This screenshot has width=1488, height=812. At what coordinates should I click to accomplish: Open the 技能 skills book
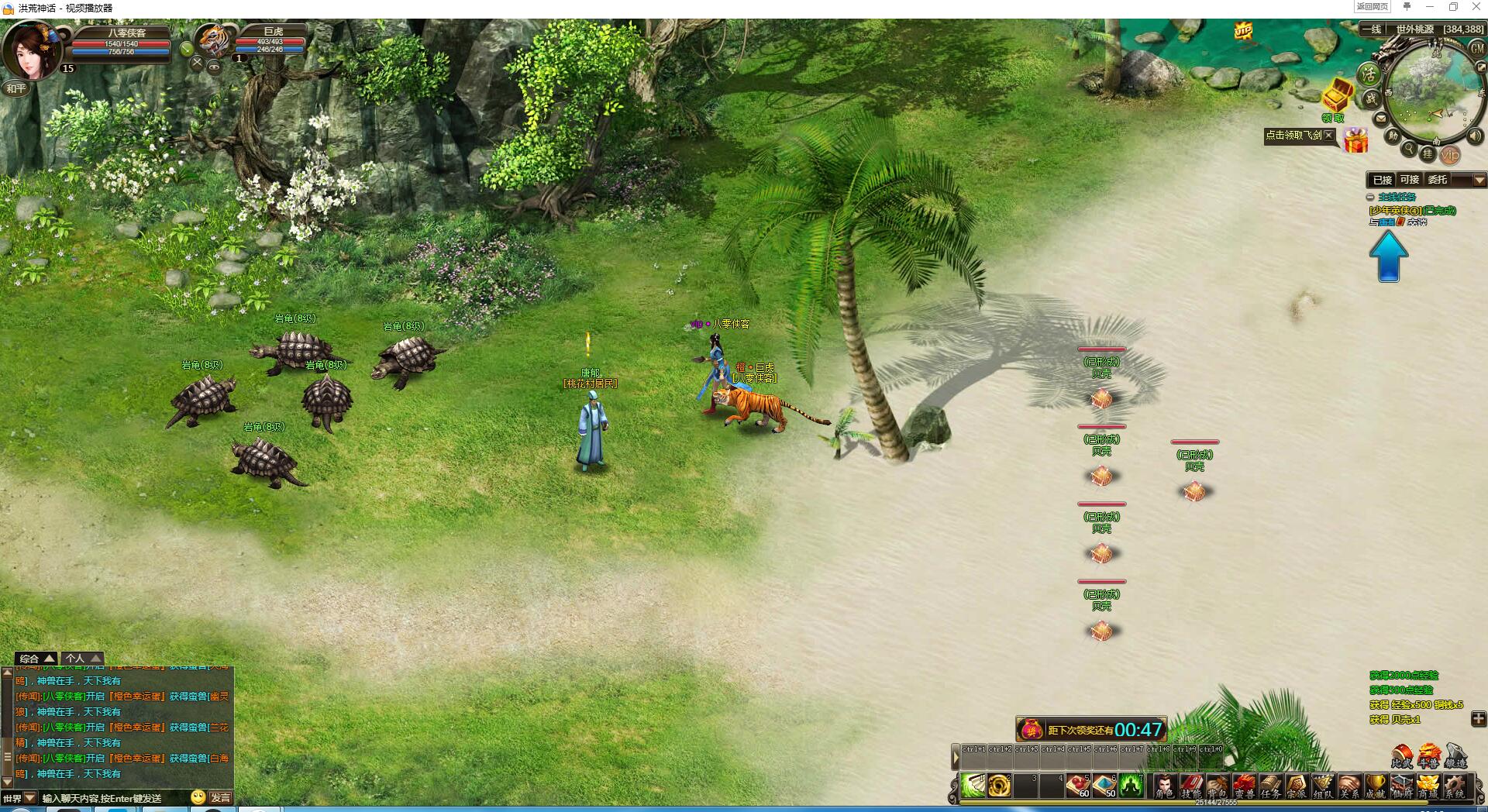[1190, 786]
